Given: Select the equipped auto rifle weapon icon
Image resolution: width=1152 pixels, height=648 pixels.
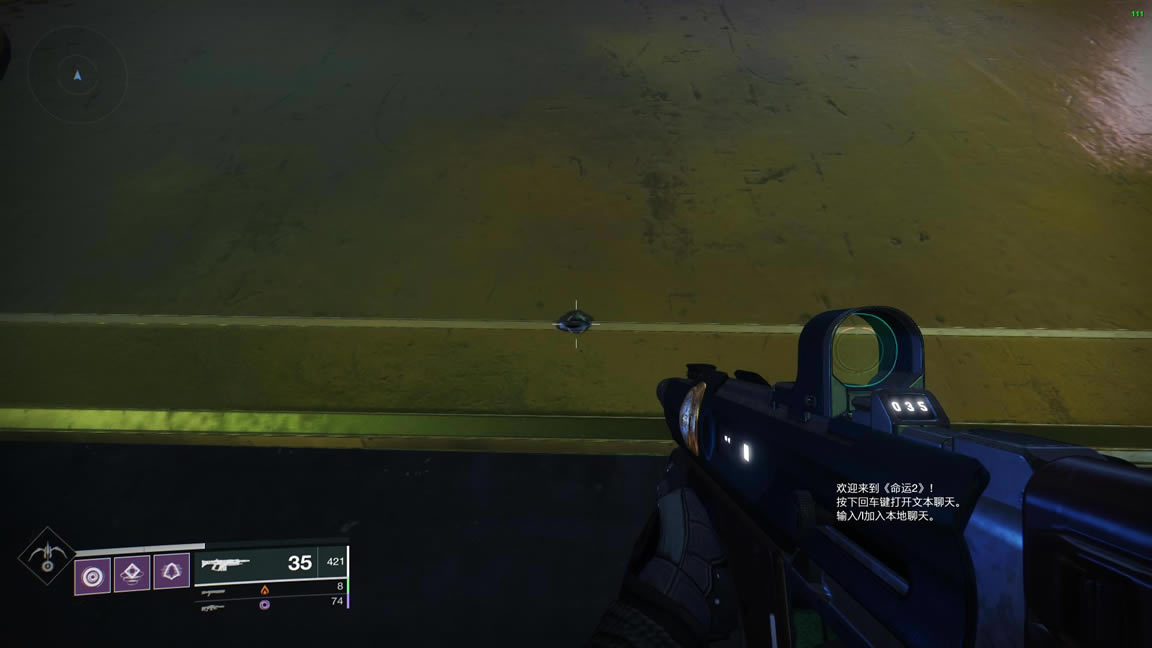Looking at the screenshot, I should click(225, 564).
